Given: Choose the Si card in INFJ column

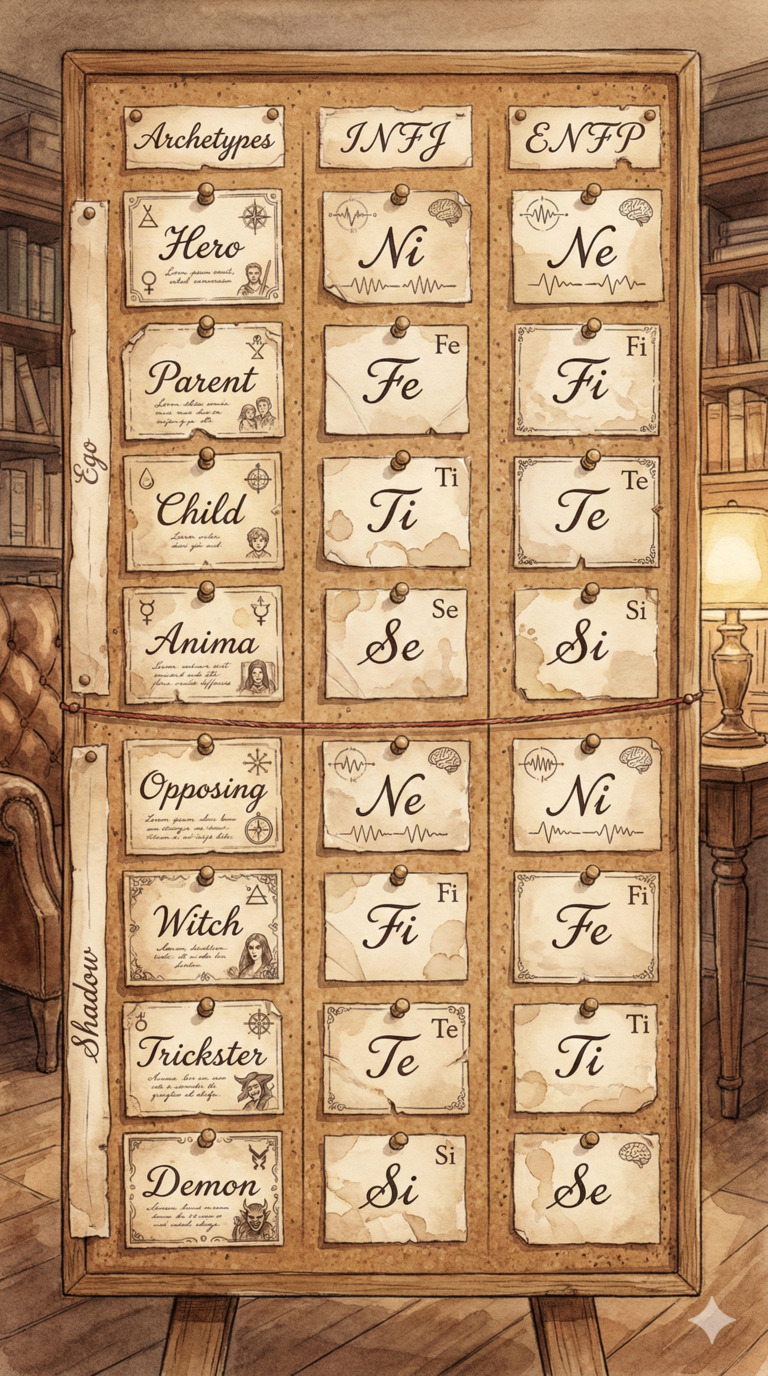Looking at the screenshot, I should (x=395, y=1187).
